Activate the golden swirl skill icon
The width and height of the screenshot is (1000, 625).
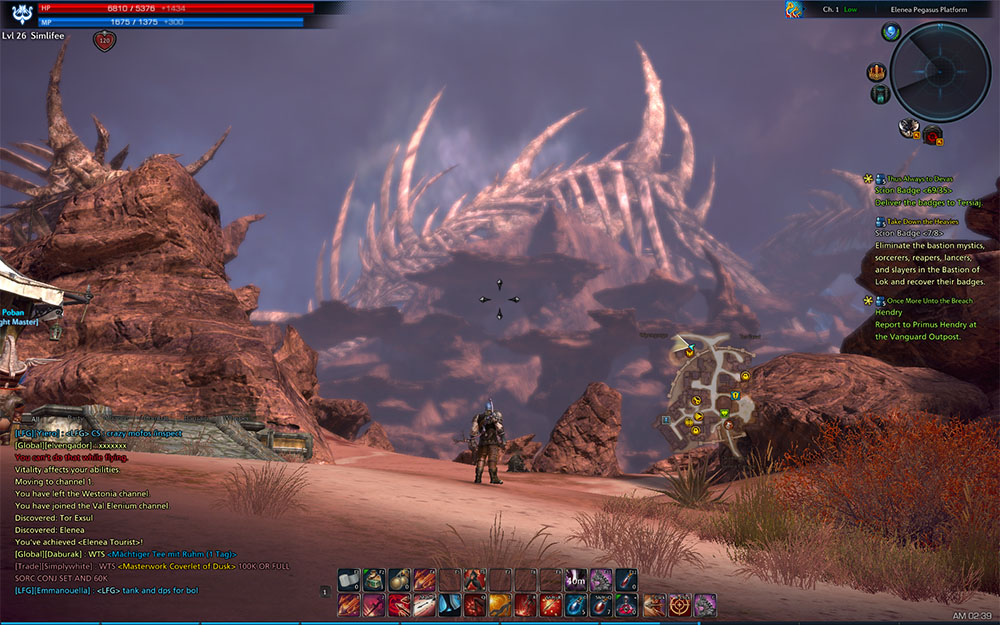(x=500, y=604)
